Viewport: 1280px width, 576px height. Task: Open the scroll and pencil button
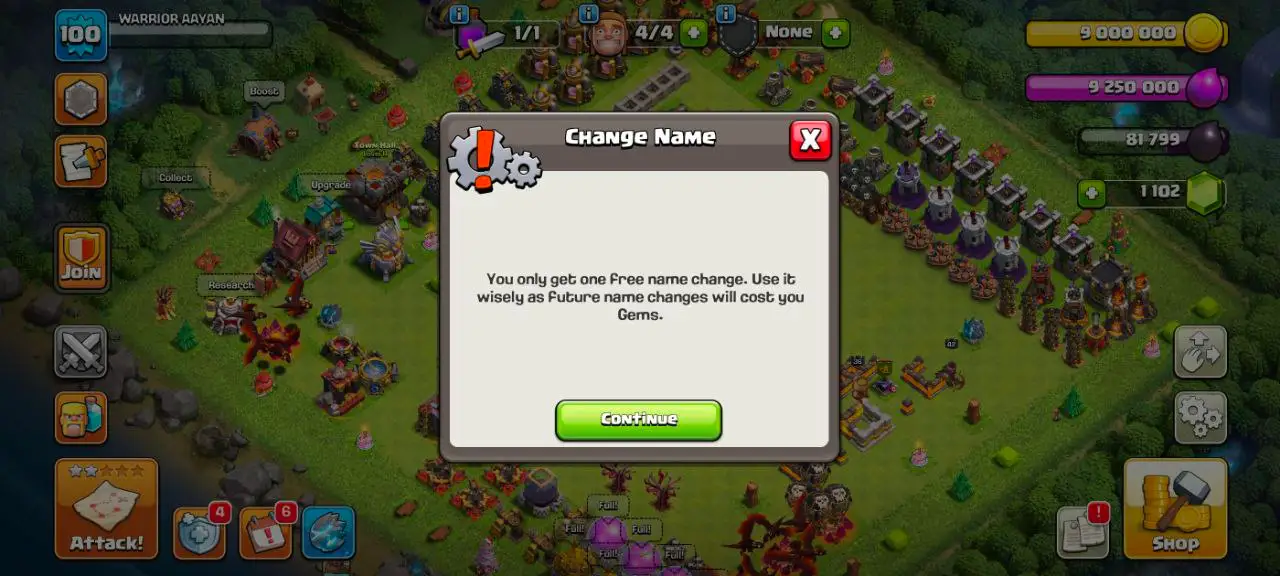(80, 161)
